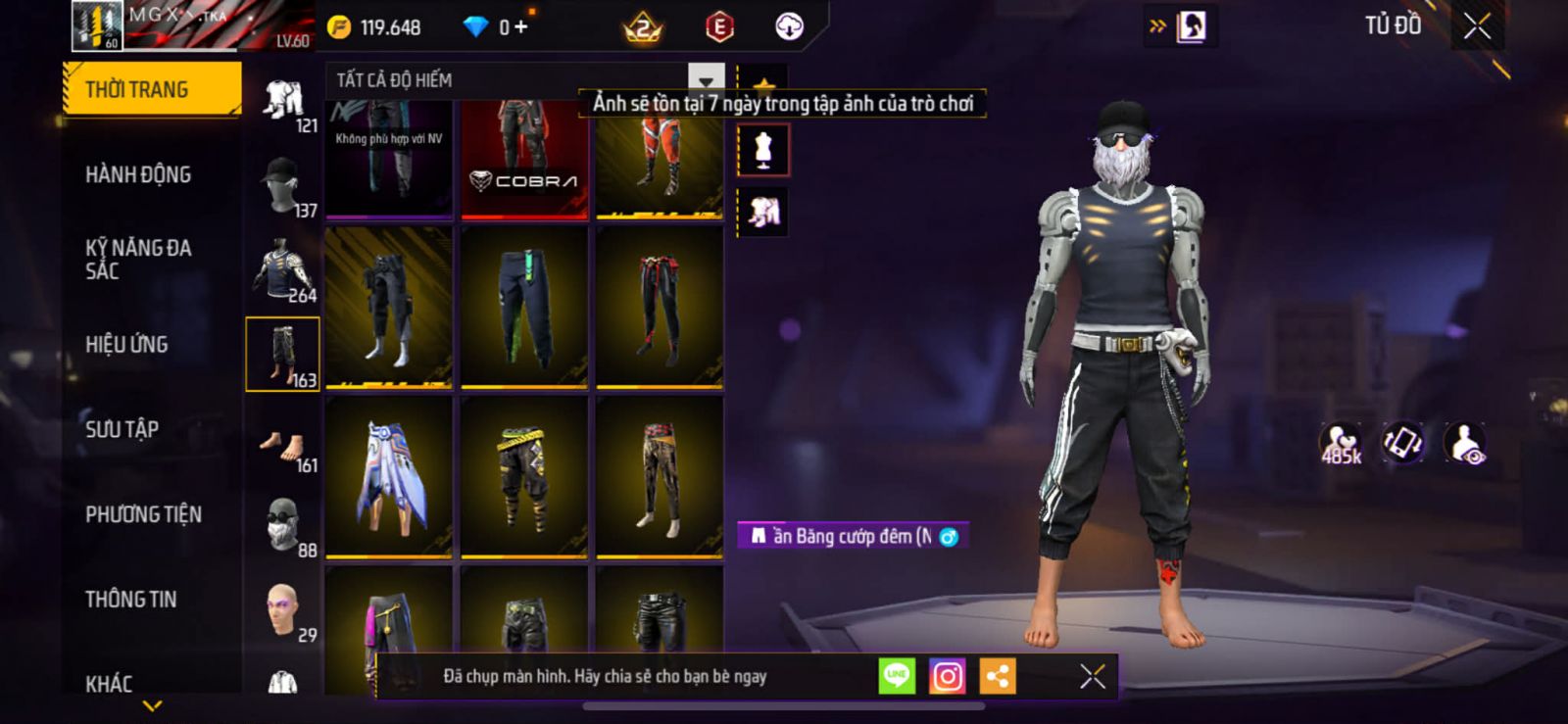Click the mannequin preview icon

[x=762, y=151]
